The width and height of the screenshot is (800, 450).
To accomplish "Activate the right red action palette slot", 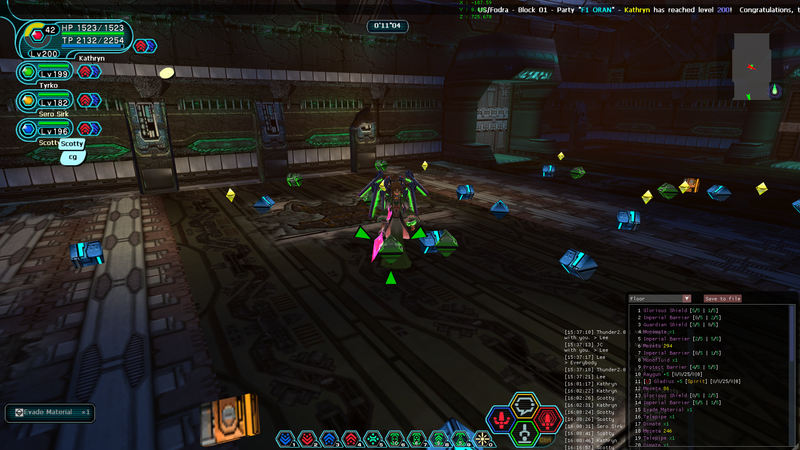I will (x=548, y=420).
